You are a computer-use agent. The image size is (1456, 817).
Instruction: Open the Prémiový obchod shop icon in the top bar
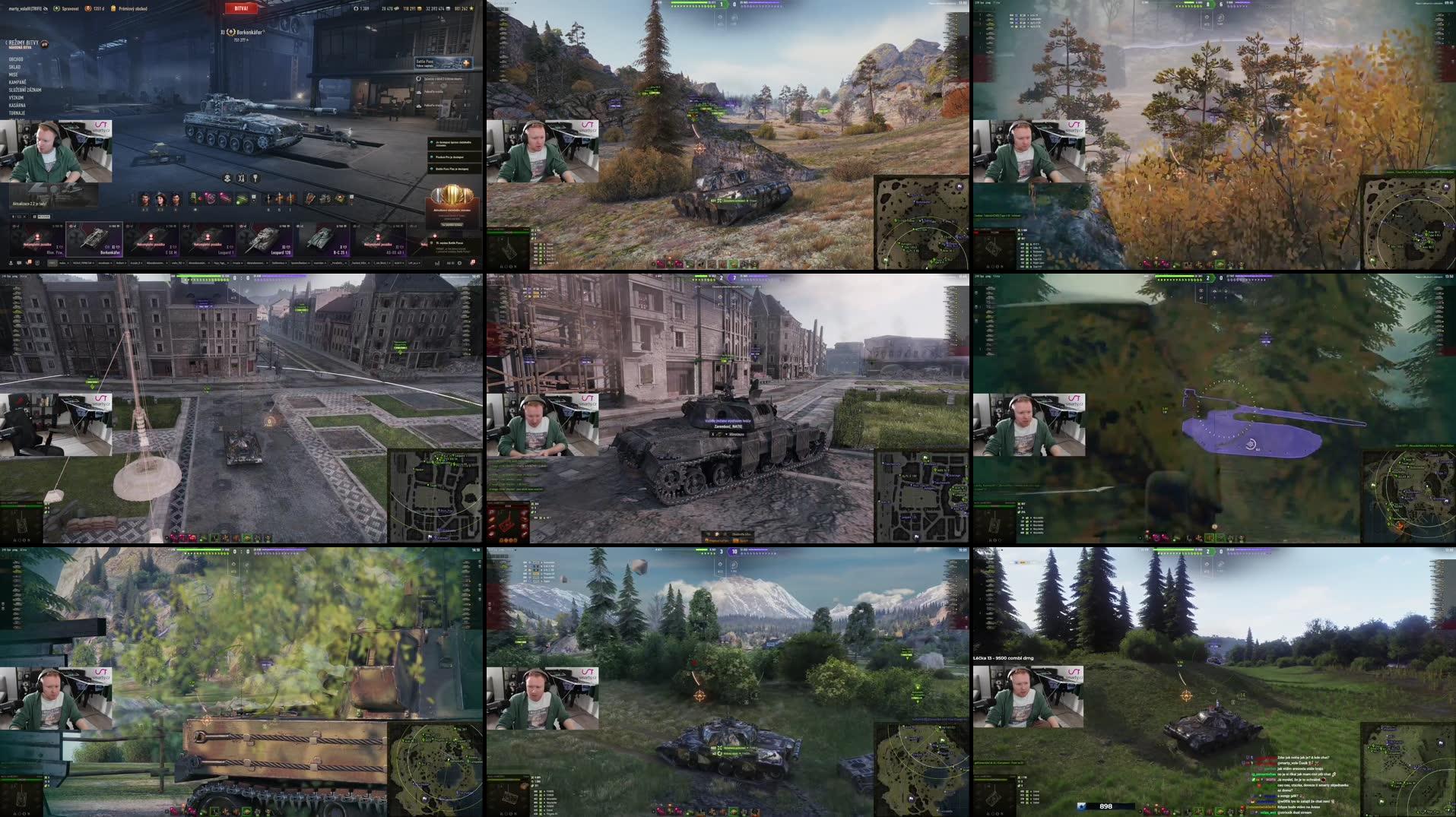[x=114, y=7]
